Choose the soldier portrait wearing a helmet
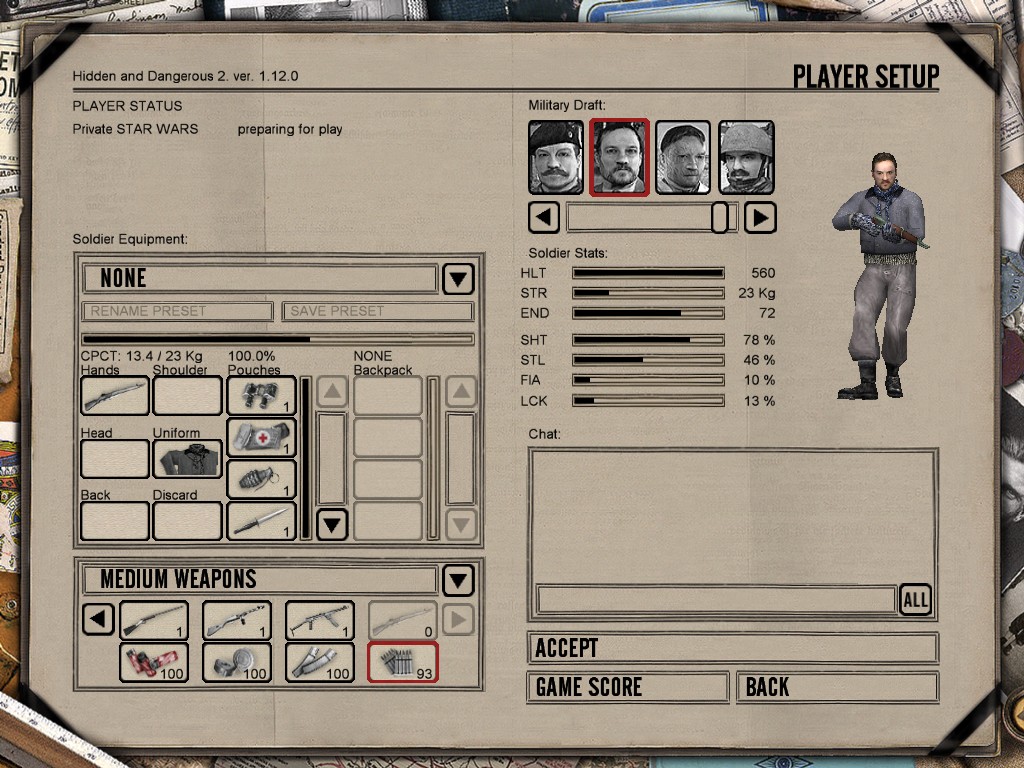 (746, 158)
